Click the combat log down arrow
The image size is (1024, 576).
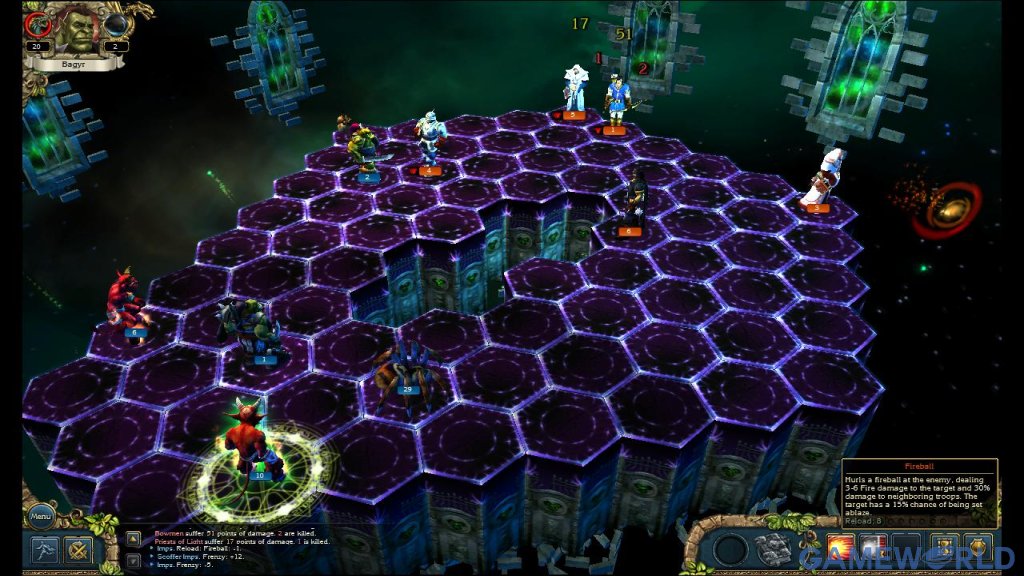click(133, 560)
